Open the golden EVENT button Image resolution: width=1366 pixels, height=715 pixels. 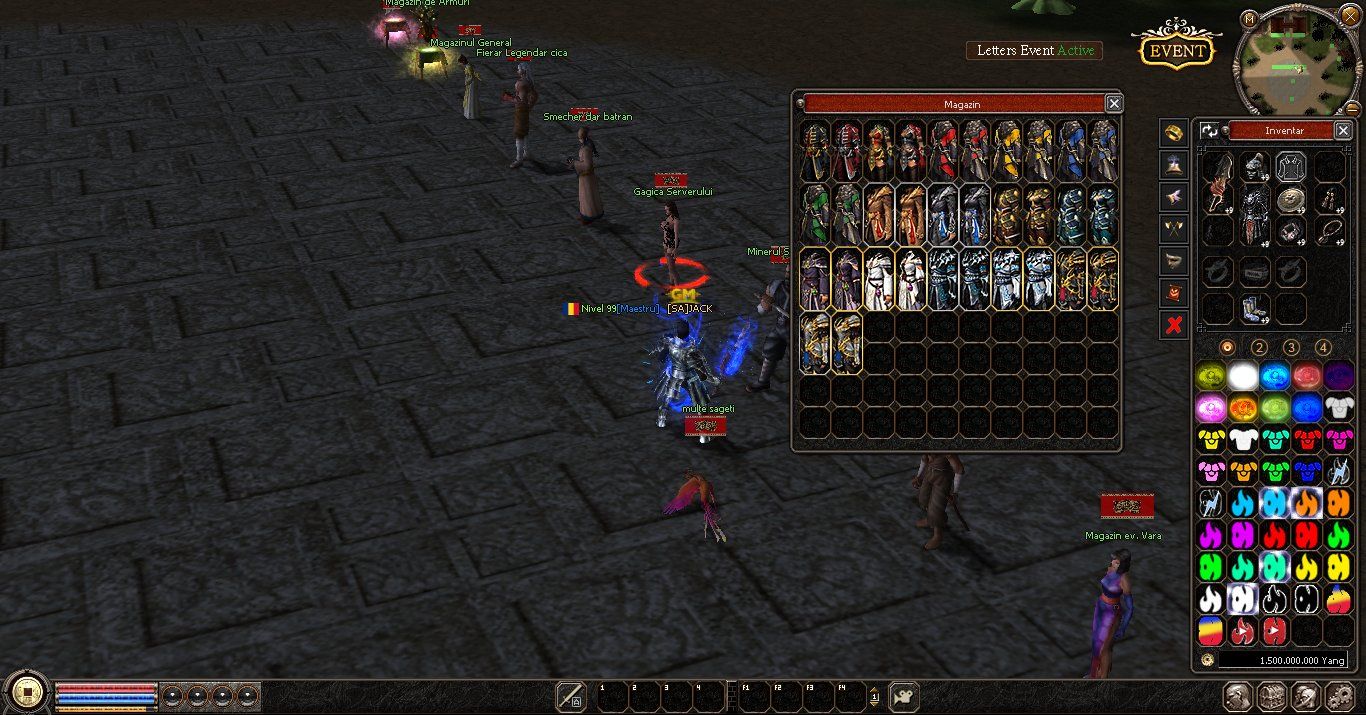(x=1176, y=51)
